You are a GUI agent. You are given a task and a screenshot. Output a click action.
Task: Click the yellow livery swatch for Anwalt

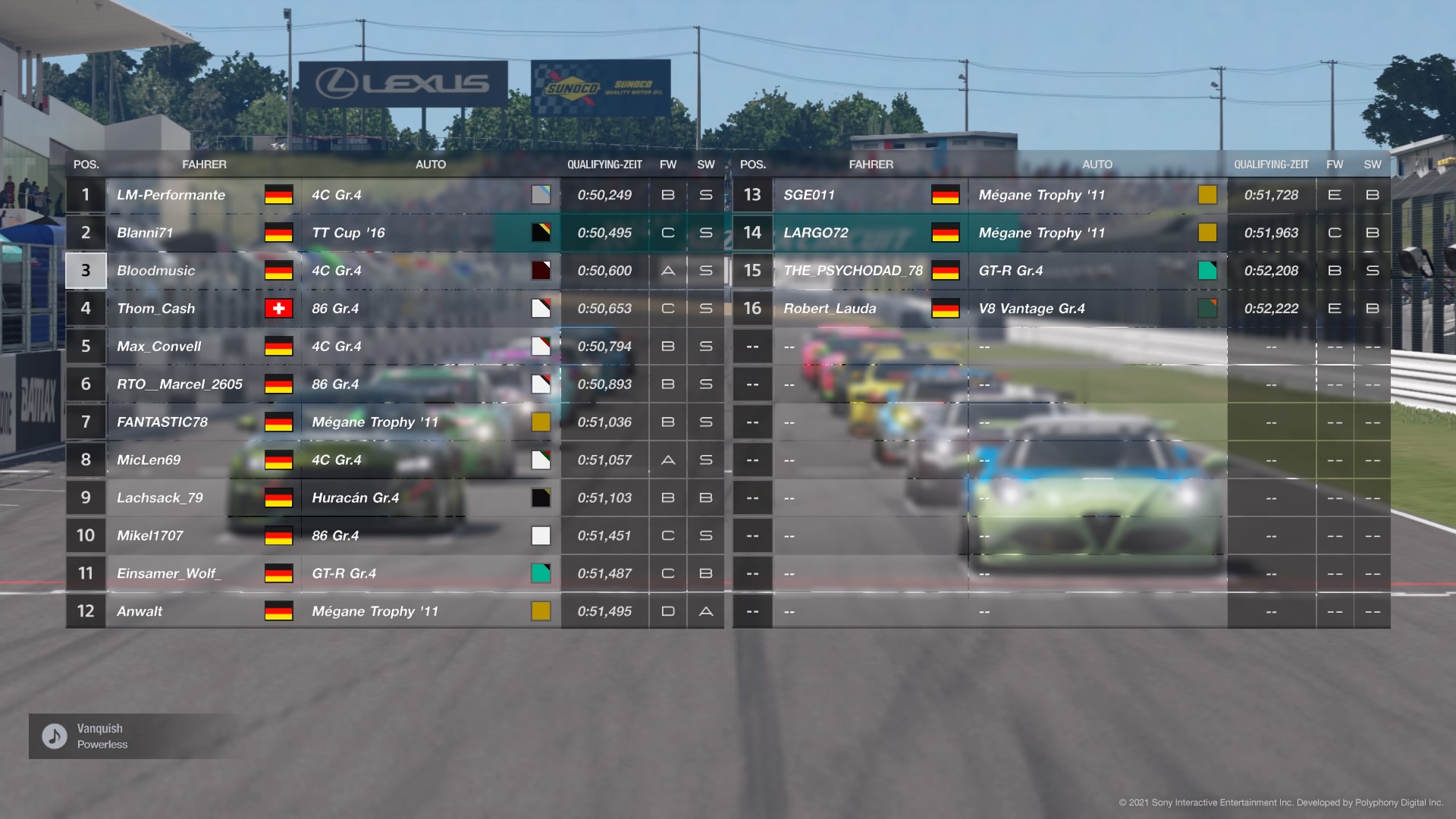[x=541, y=611]
